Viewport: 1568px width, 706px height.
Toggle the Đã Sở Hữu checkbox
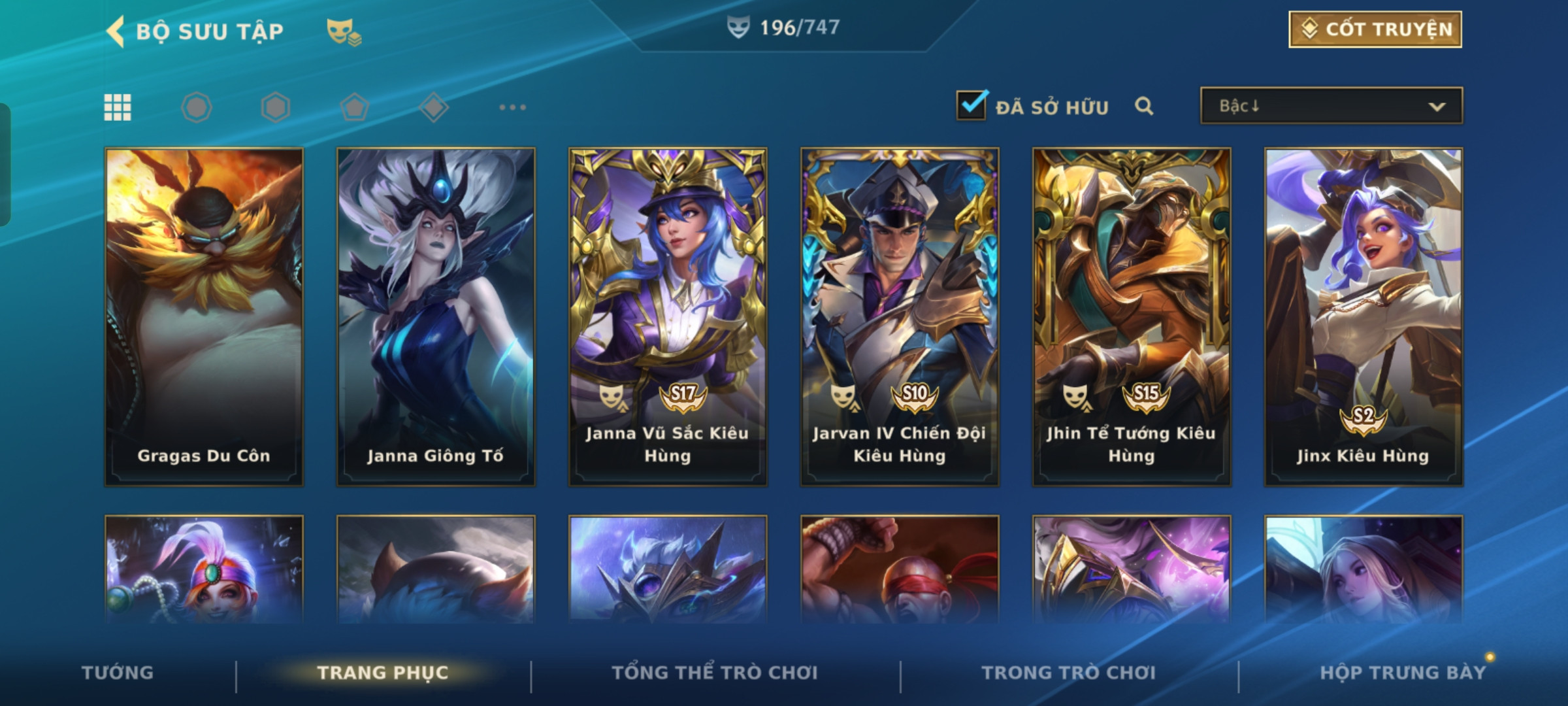971,105
